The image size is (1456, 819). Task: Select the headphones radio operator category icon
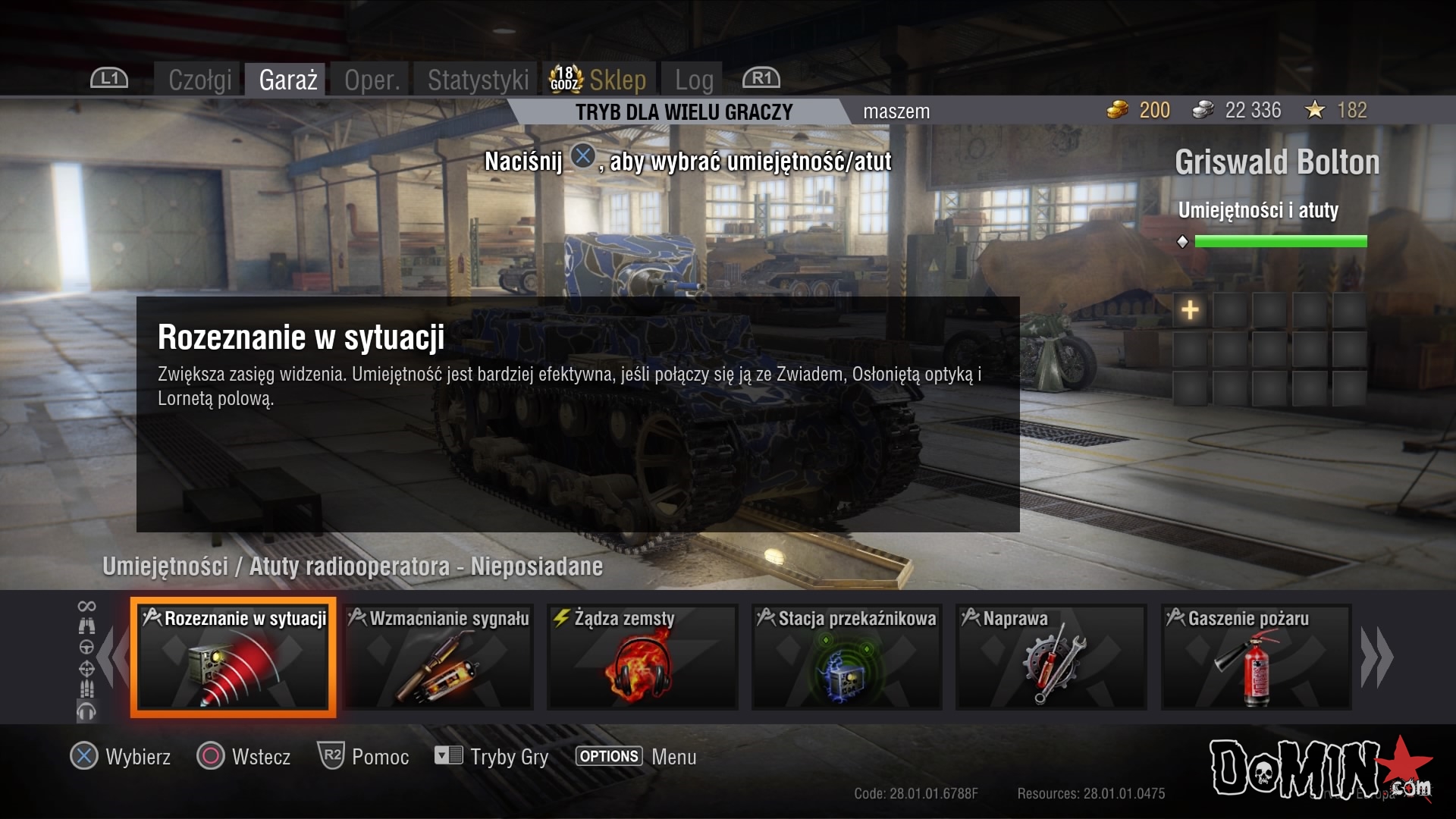[x=87, y=711]
